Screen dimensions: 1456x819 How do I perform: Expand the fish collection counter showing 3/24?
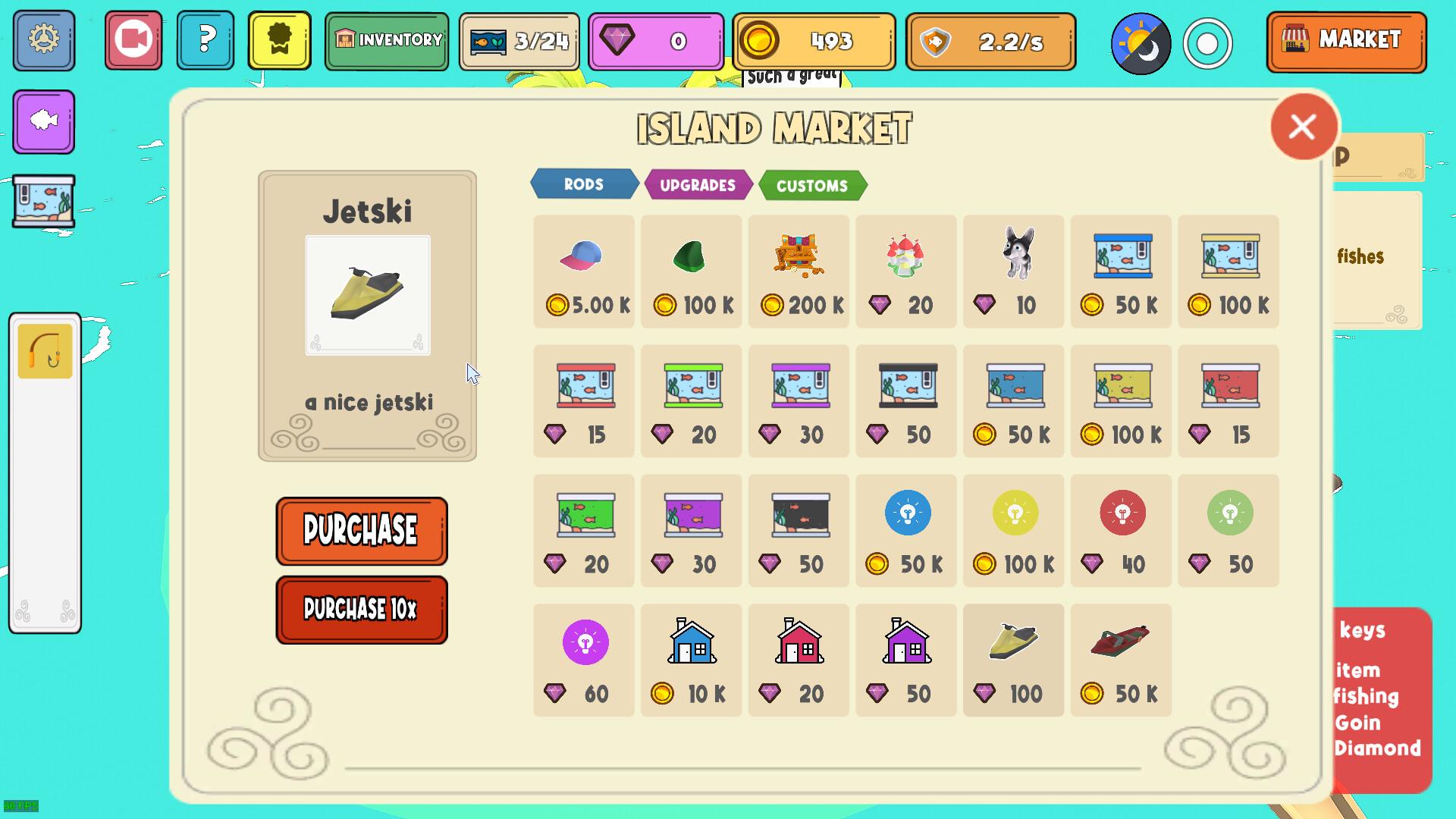pos(519,41)
